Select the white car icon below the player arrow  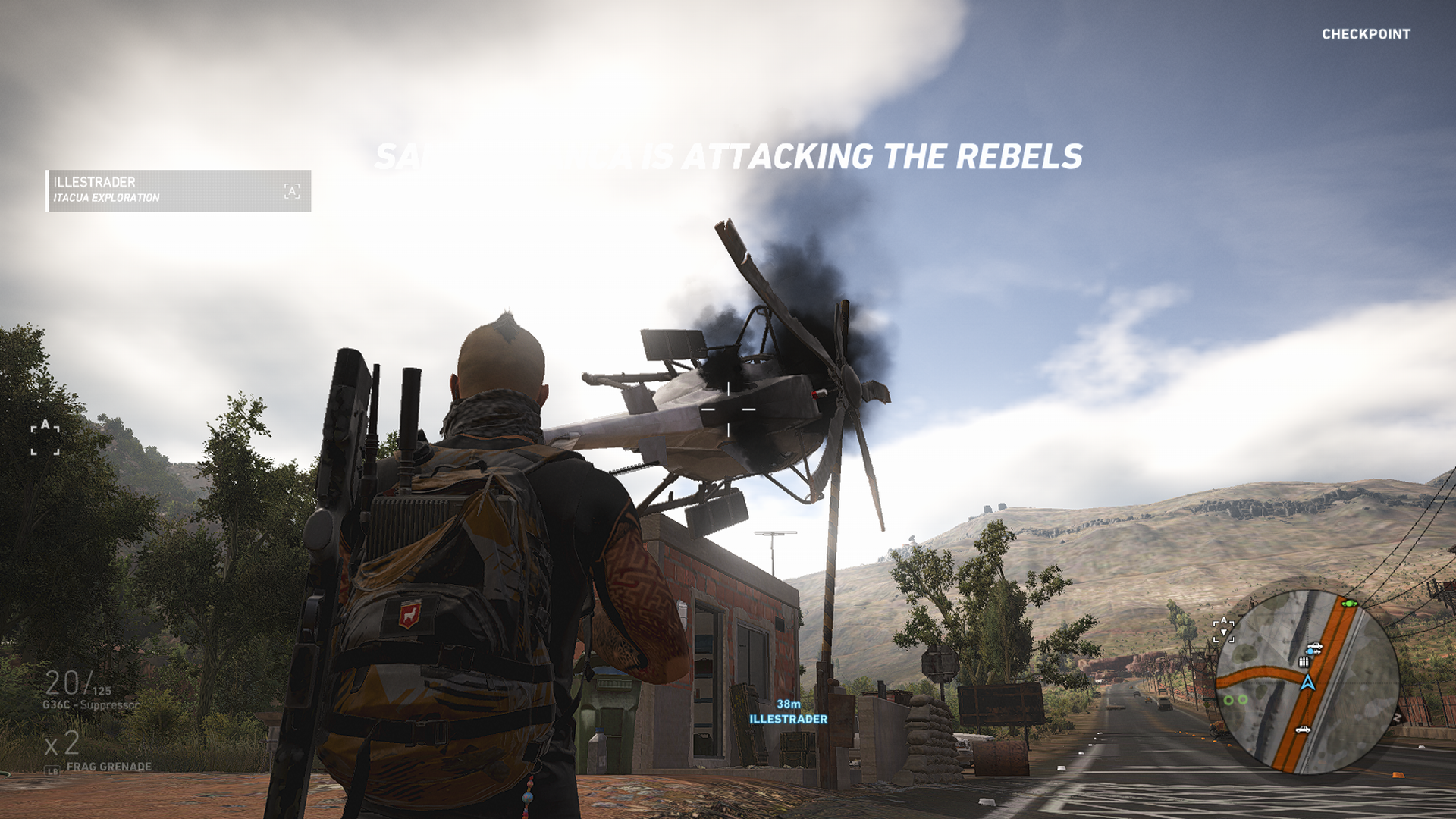coord(1304,730)
